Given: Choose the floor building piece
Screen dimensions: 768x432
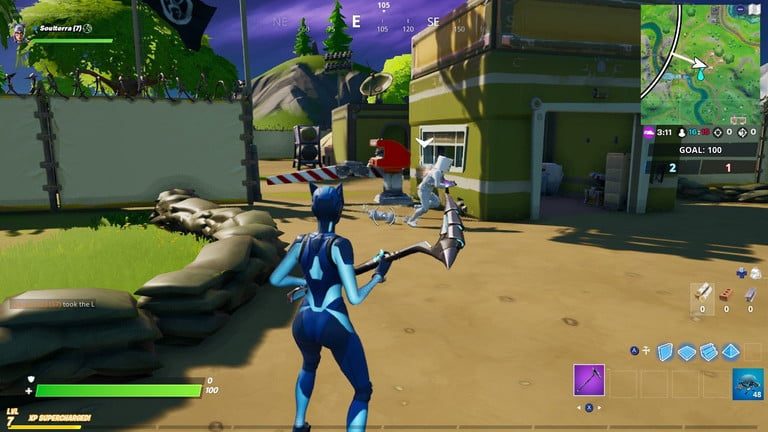Looking at the screenshot, I should [686, 350].
